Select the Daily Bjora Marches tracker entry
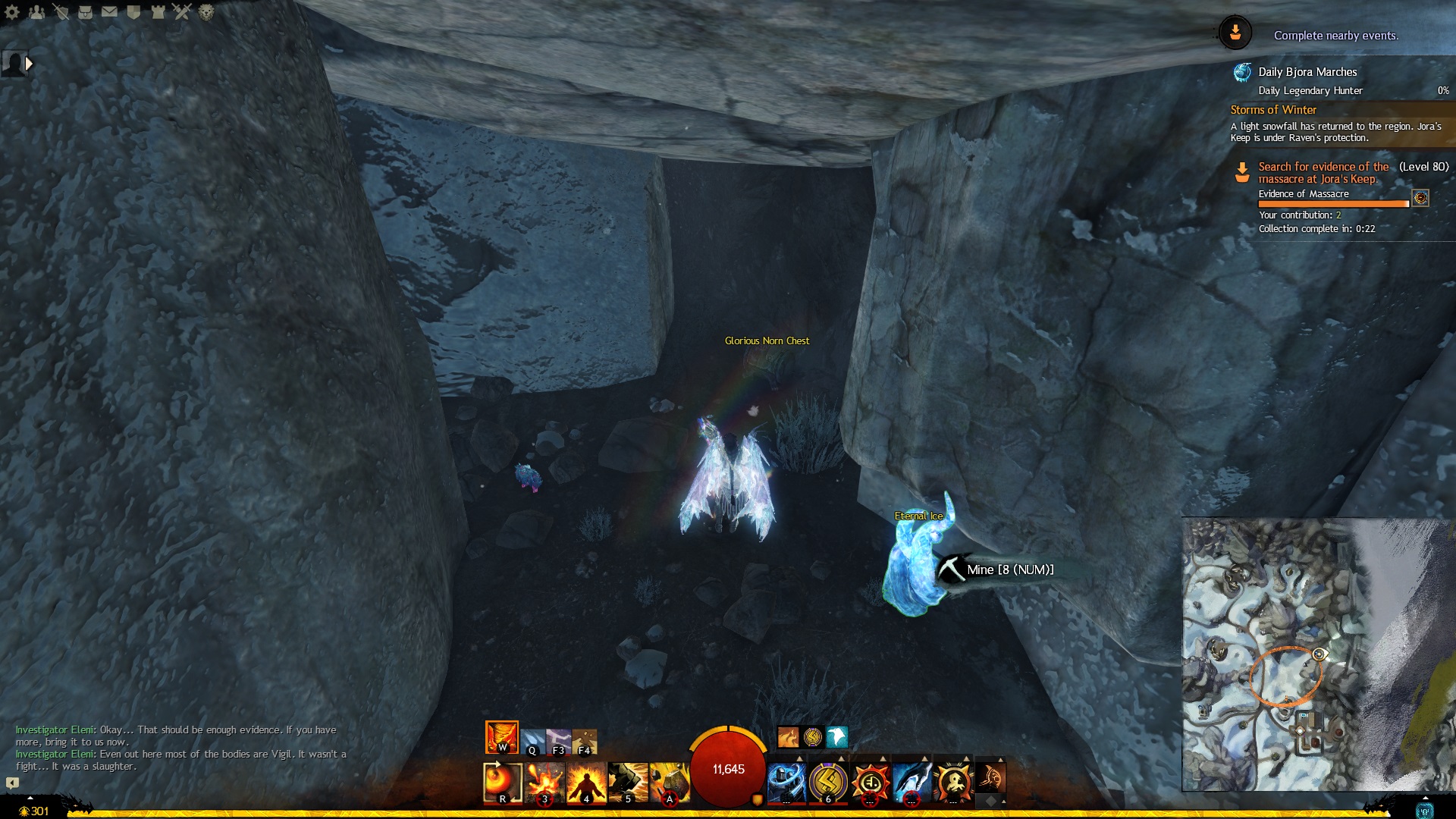Image resolution: width=1456 pixels, height=819 pixels. click(x=1307, y=72)
